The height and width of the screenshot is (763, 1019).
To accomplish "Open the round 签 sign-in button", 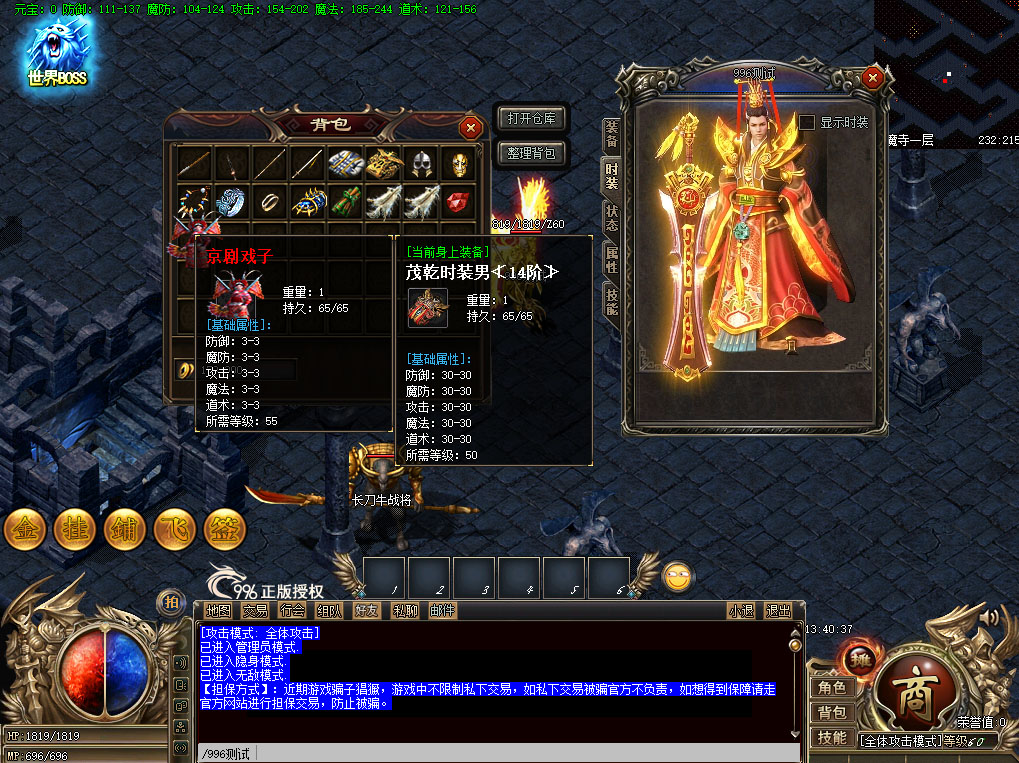I will tap(225, 529).
